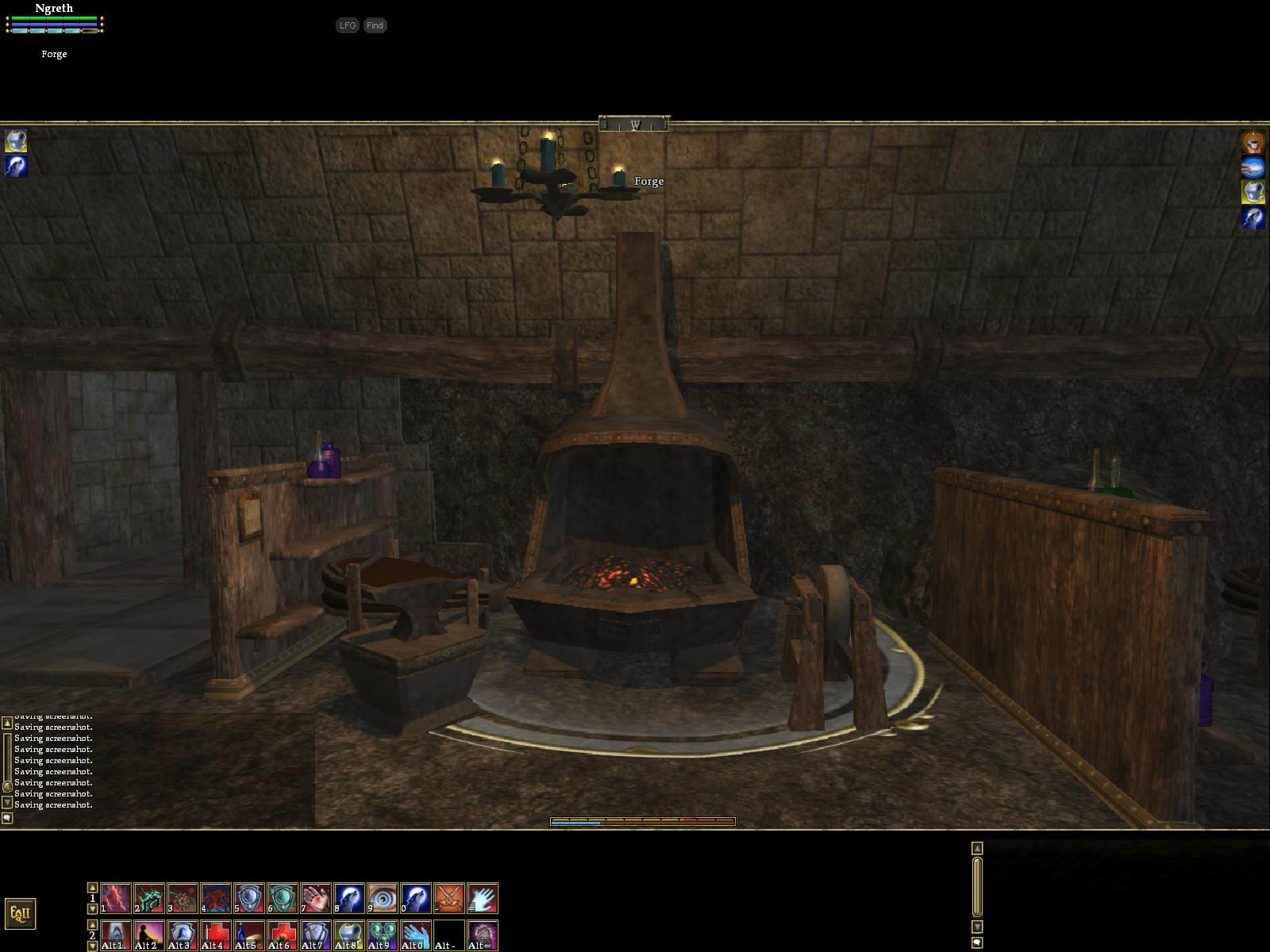Image resolution: width=1270 pixels, height=952 pixels.
Task: Click the purple portal icon in Alt =
Action: 483,935
